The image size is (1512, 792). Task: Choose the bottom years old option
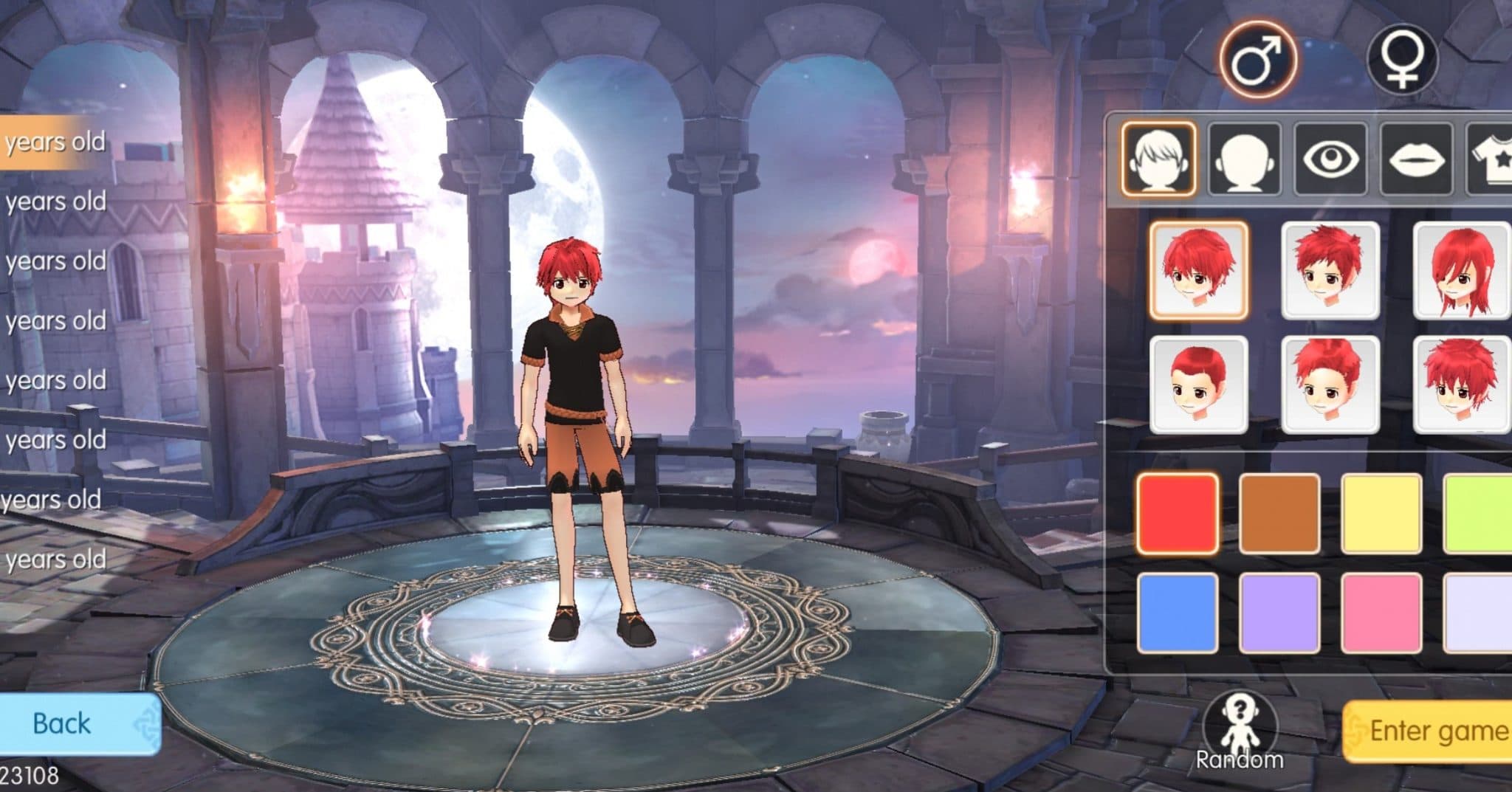coord(55,558)
